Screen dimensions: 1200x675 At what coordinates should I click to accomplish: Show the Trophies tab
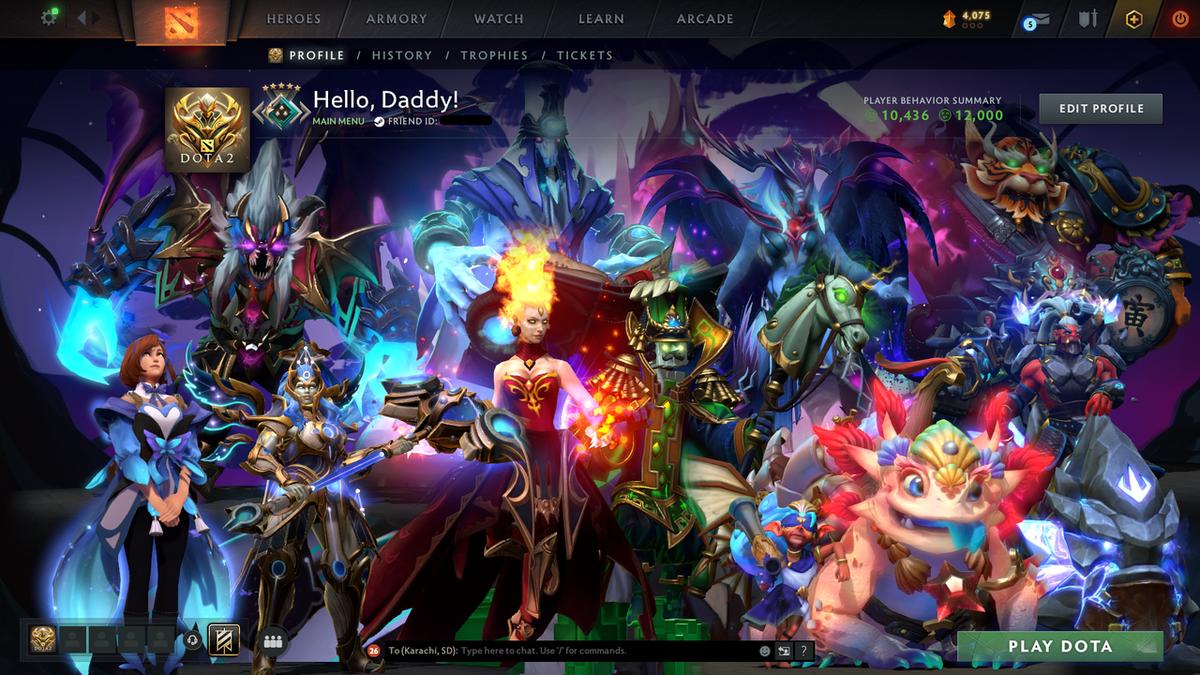pyautogui.click(x=494, y=56)
